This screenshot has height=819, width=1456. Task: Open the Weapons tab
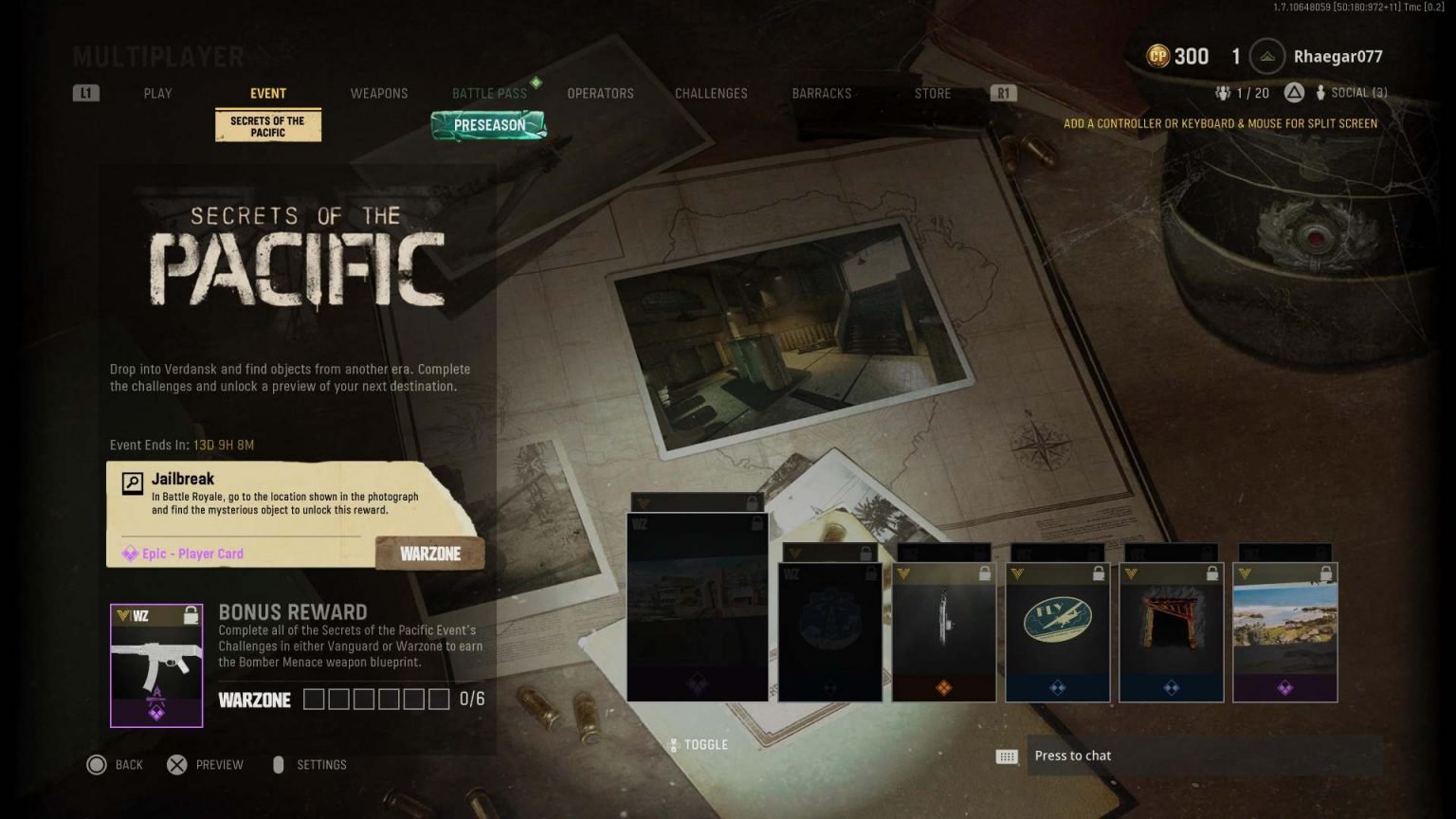point(379,93)
